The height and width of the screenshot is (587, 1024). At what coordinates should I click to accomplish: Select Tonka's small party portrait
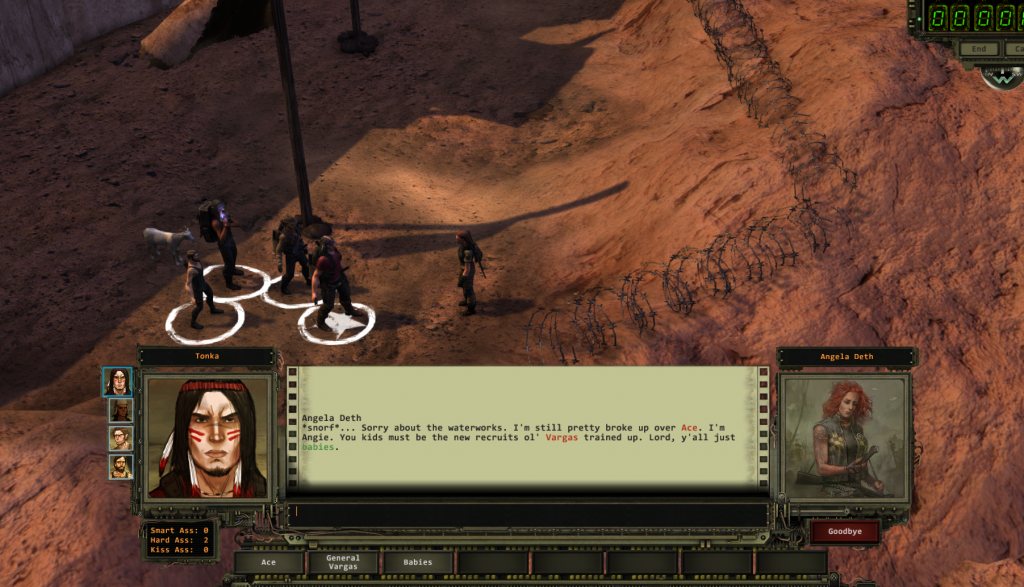point(119,382)
